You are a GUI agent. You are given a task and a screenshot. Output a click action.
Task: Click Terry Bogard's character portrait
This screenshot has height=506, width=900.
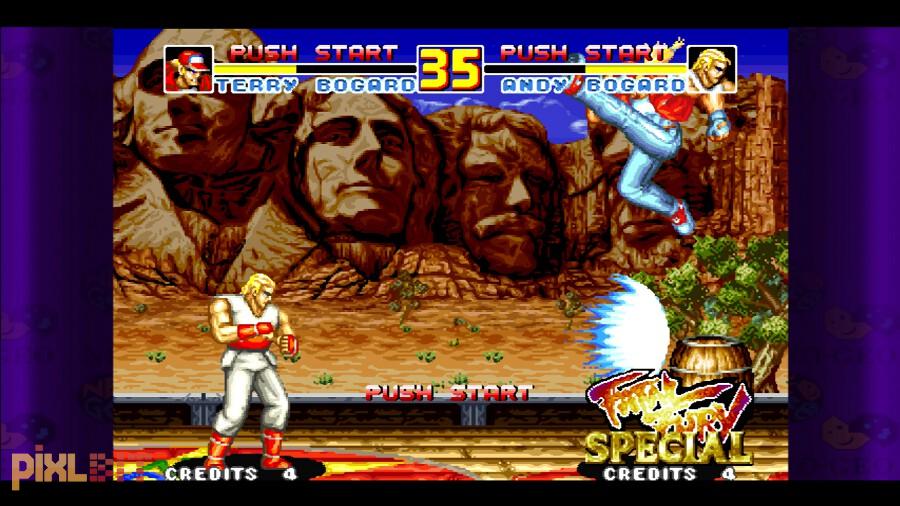188,69
